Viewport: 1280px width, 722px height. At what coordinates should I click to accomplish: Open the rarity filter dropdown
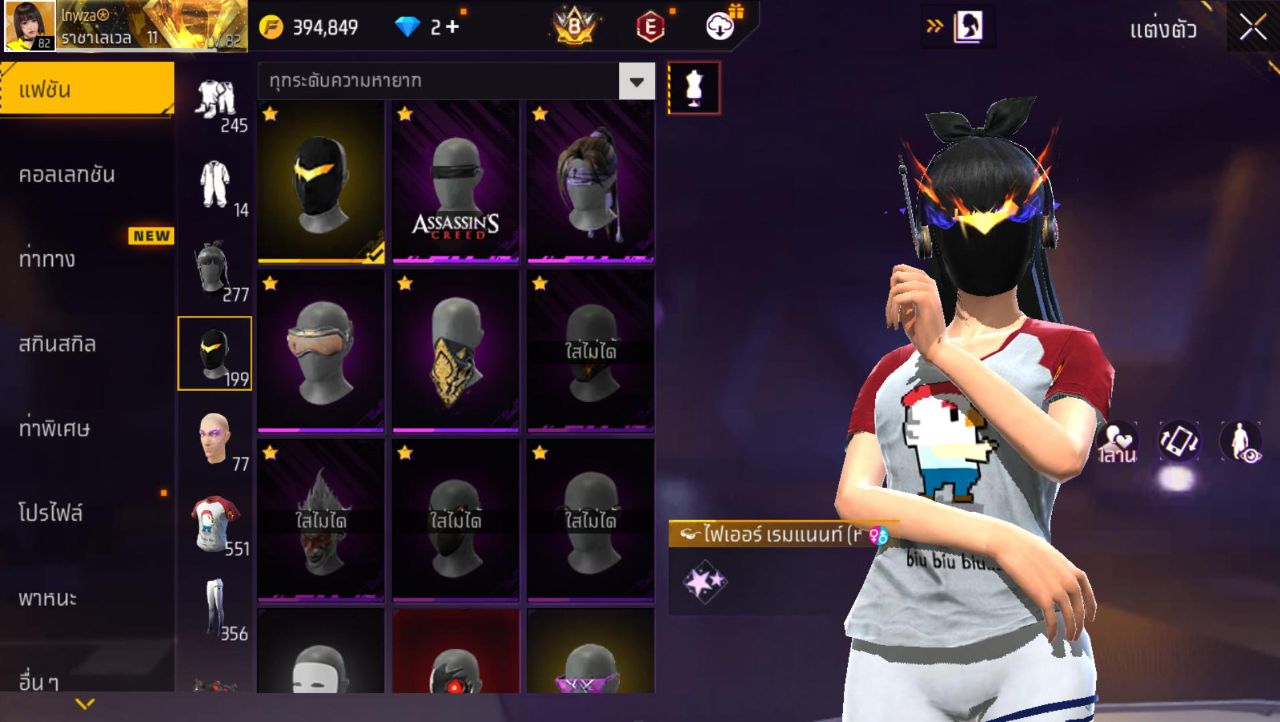tap(636, 81)
